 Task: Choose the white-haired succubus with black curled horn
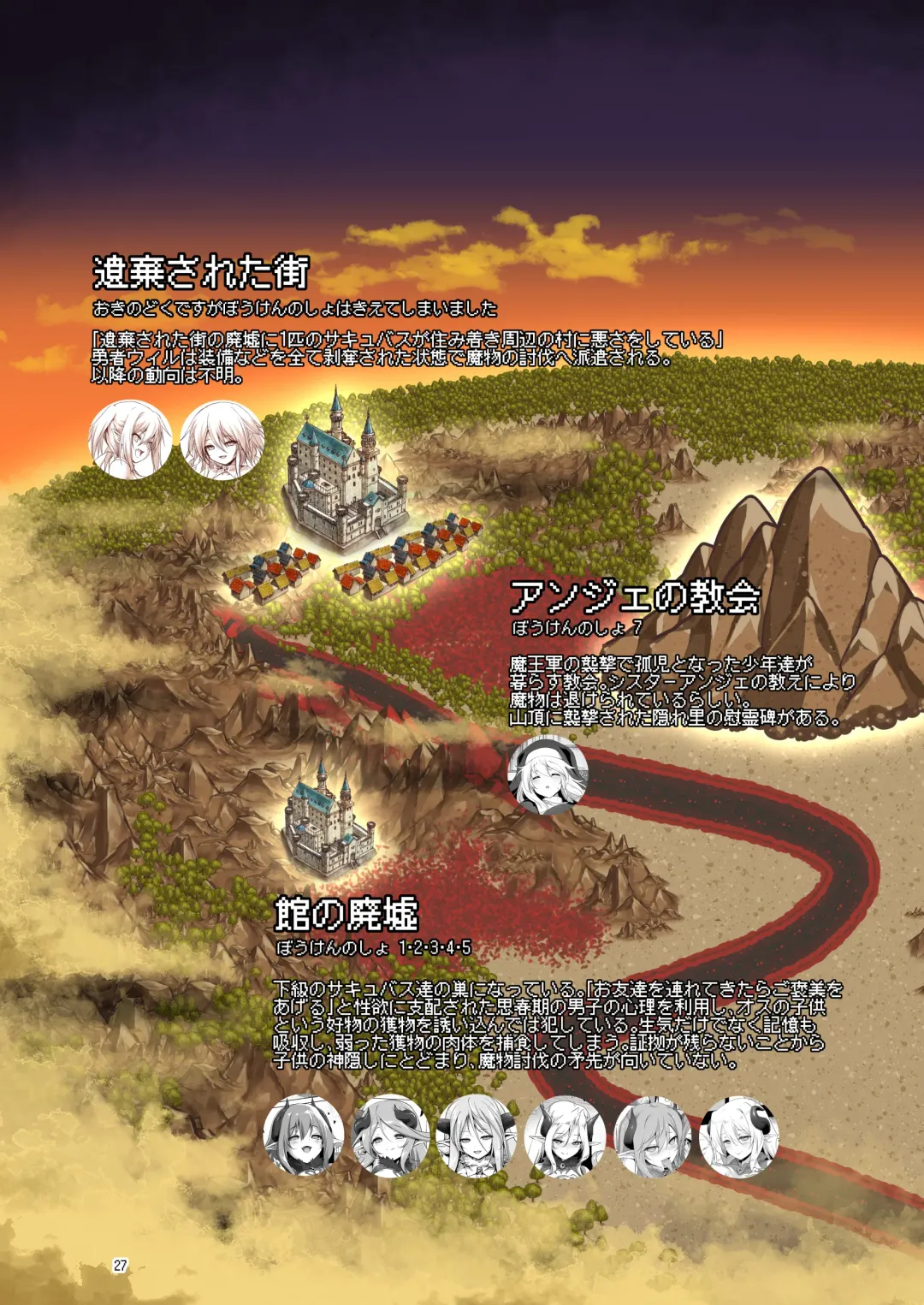(739, 1136)
